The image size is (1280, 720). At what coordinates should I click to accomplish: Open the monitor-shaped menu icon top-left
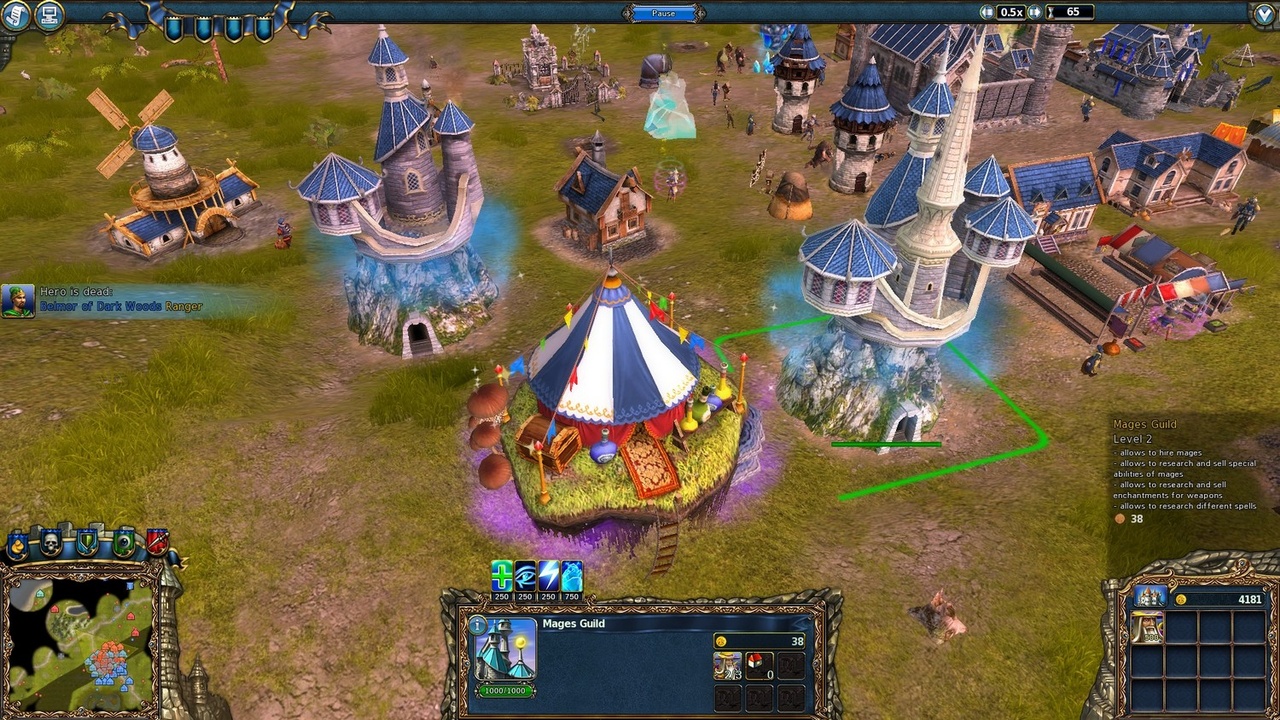48,16
